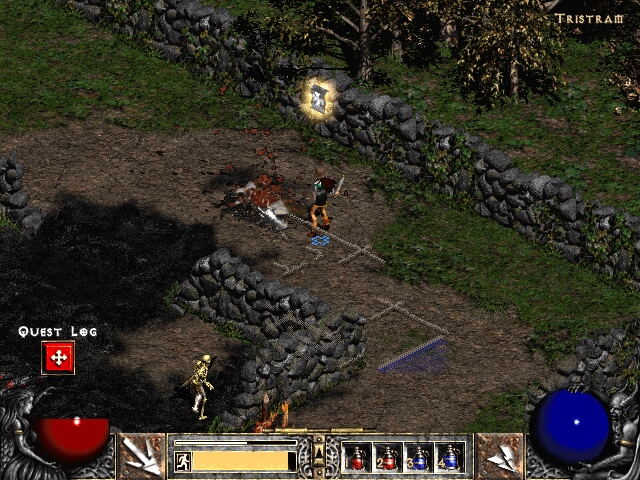
Task: Drink the blue mana potion in belt slot 3
Action: click(x=418, y=458)
